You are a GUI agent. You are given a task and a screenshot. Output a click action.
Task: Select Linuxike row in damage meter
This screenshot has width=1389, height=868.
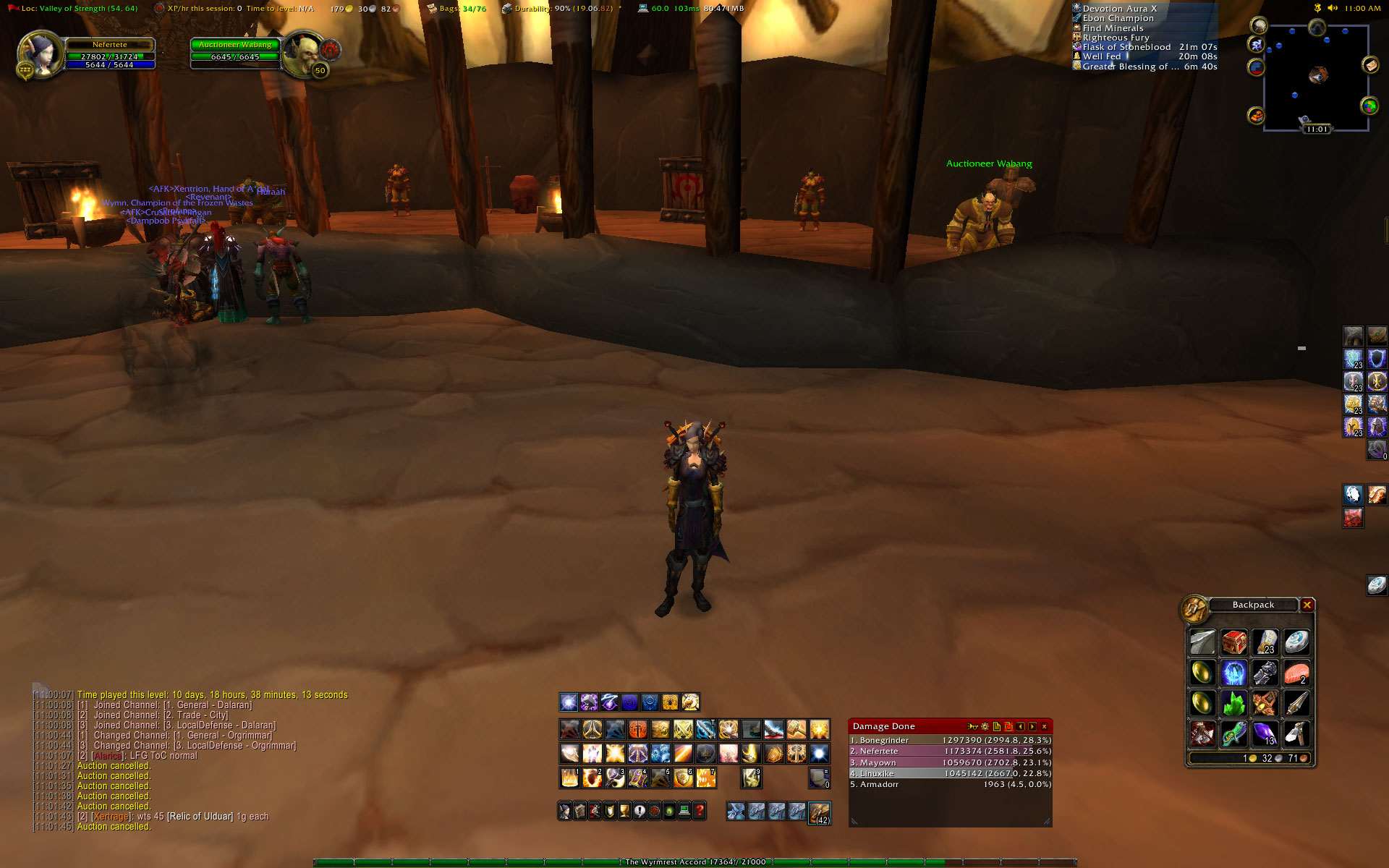[950, 773]
